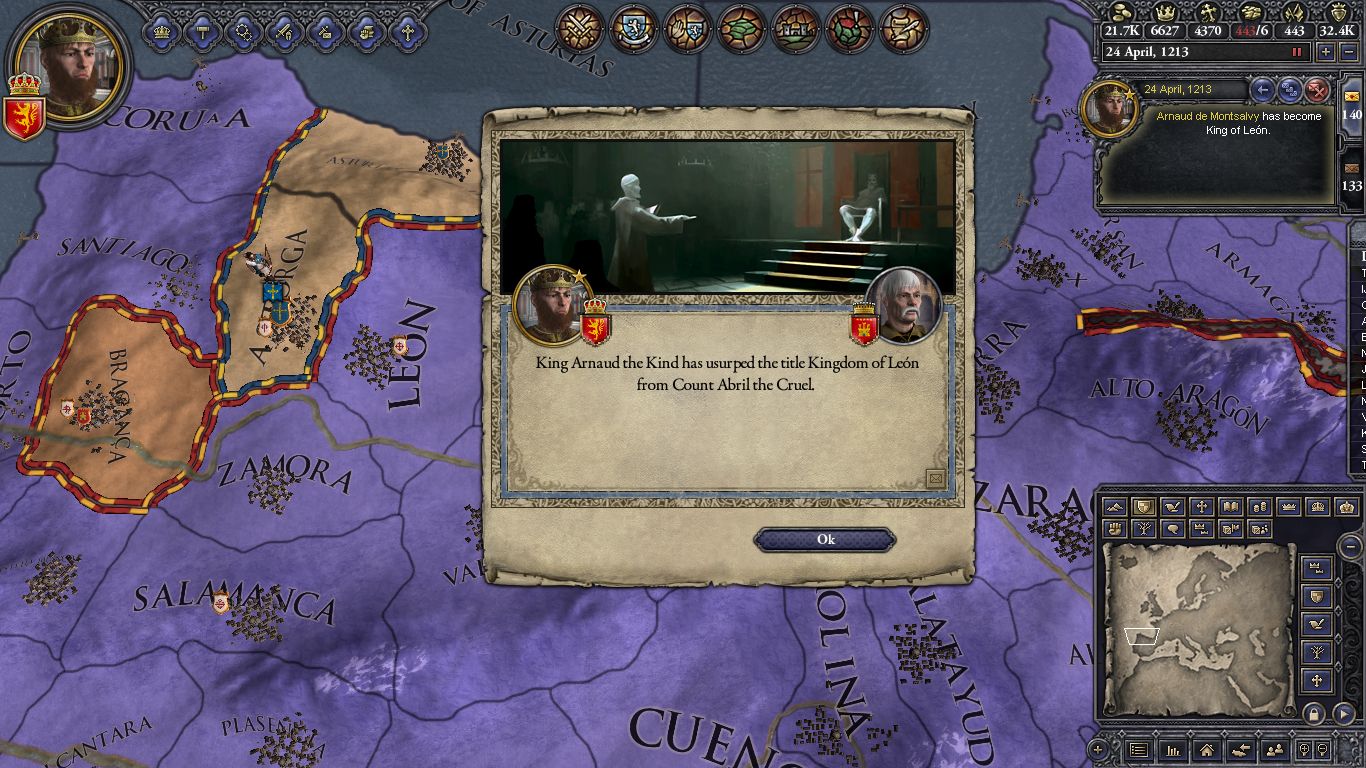Collapse the minimap with the round minus button
Image resolution: width=1366 pixels, height=768 pixels.
[x=1350, y=546]
